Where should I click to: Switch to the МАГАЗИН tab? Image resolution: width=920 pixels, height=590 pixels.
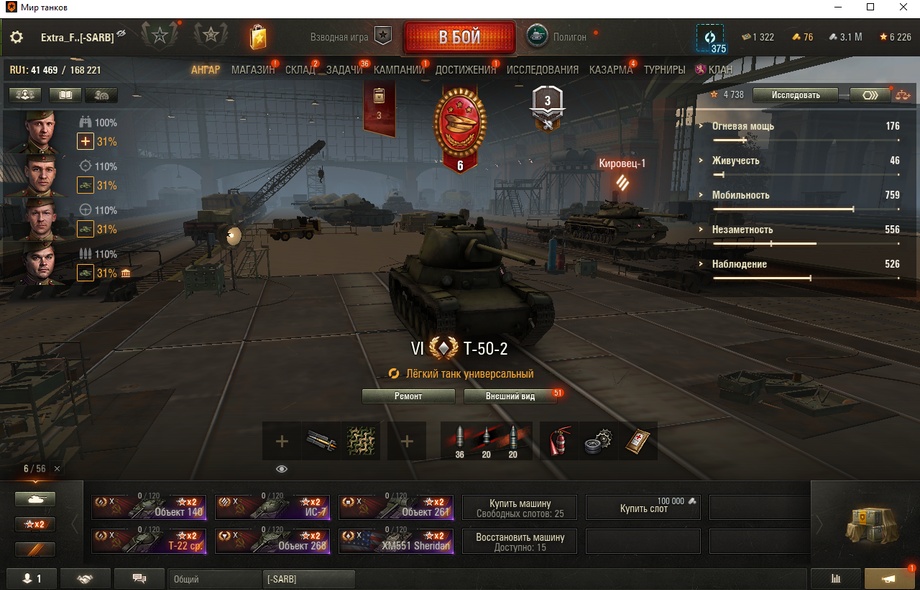pos(253,70)
